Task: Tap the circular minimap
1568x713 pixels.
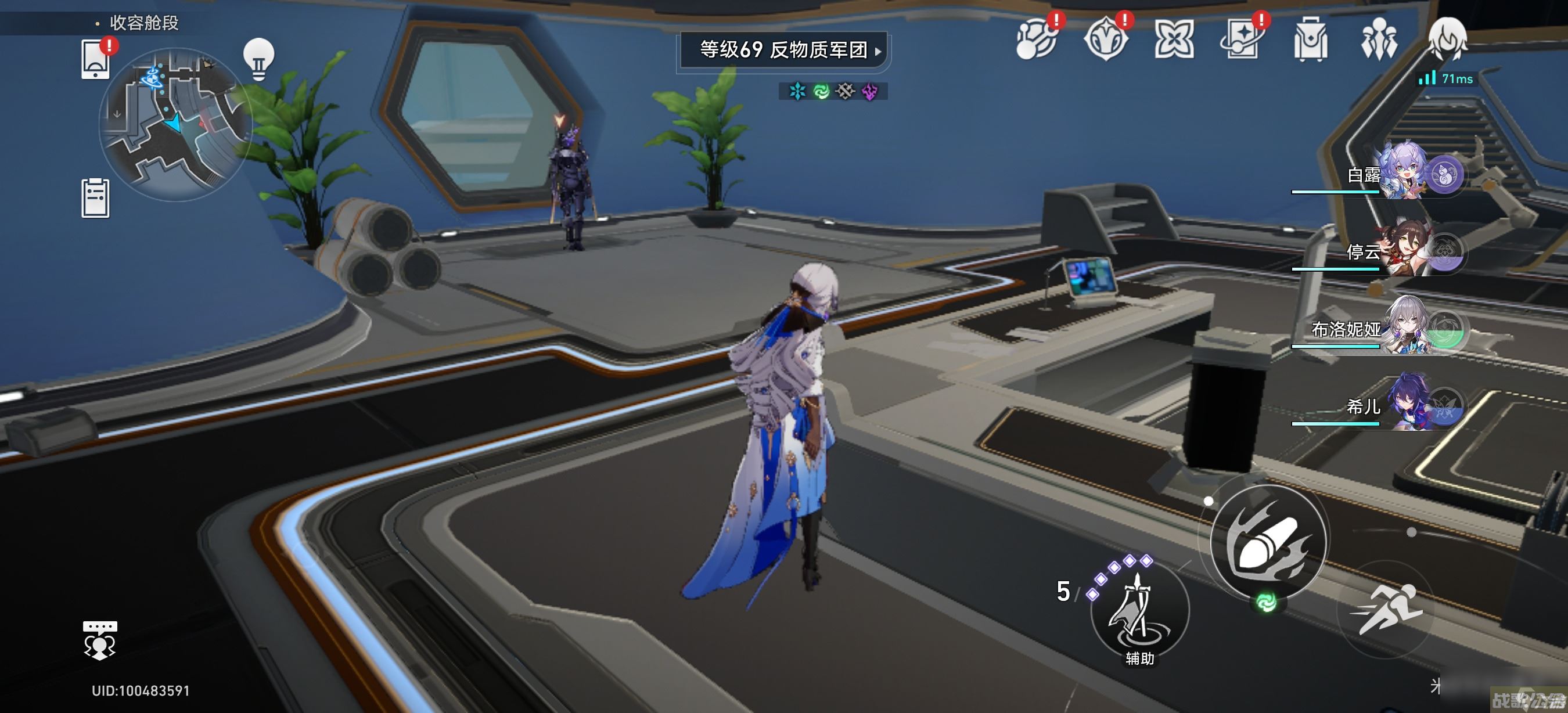Action: click(175, 125)
